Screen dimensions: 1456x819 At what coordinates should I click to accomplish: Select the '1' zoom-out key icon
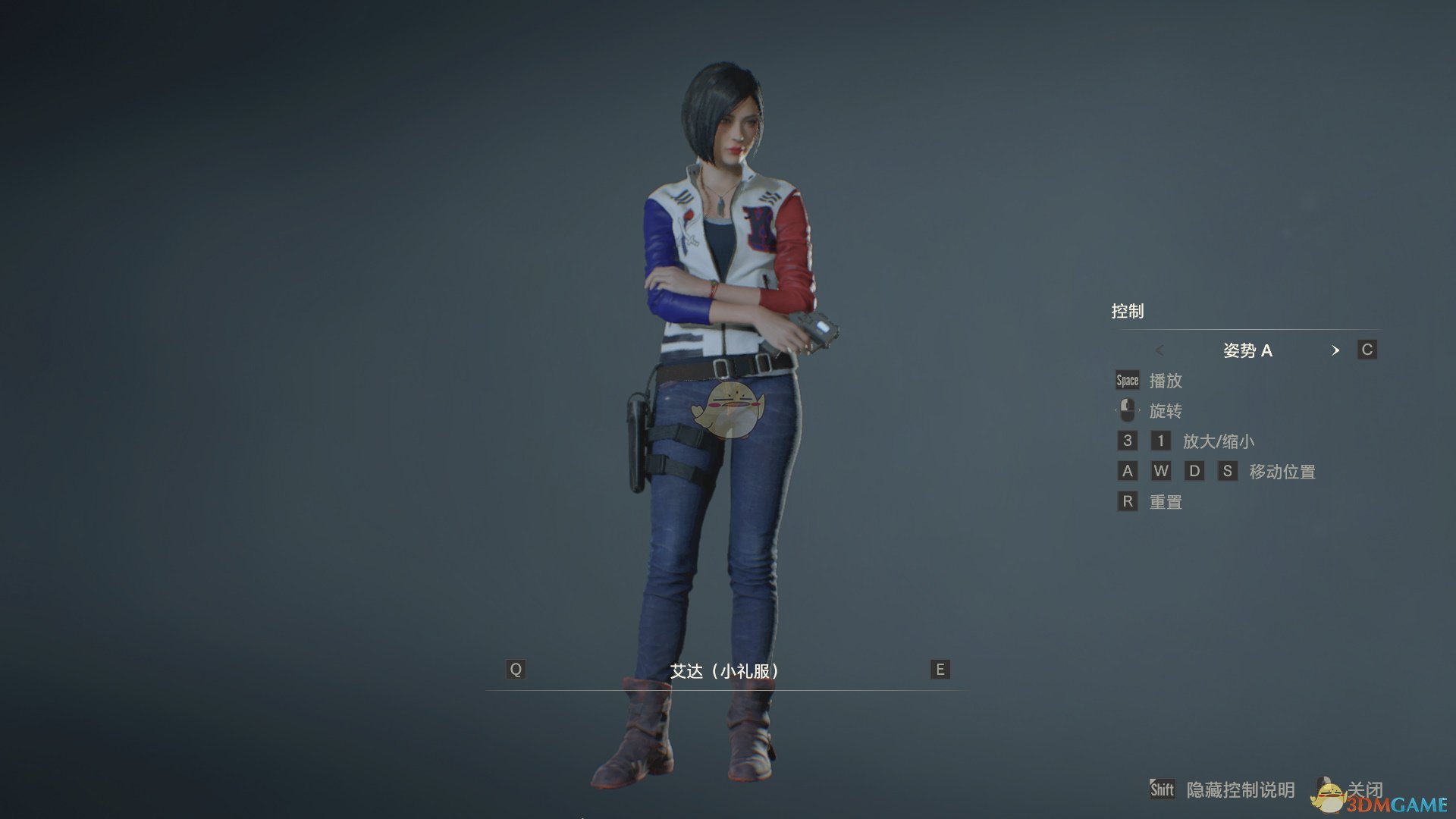tap(1160, 441)
